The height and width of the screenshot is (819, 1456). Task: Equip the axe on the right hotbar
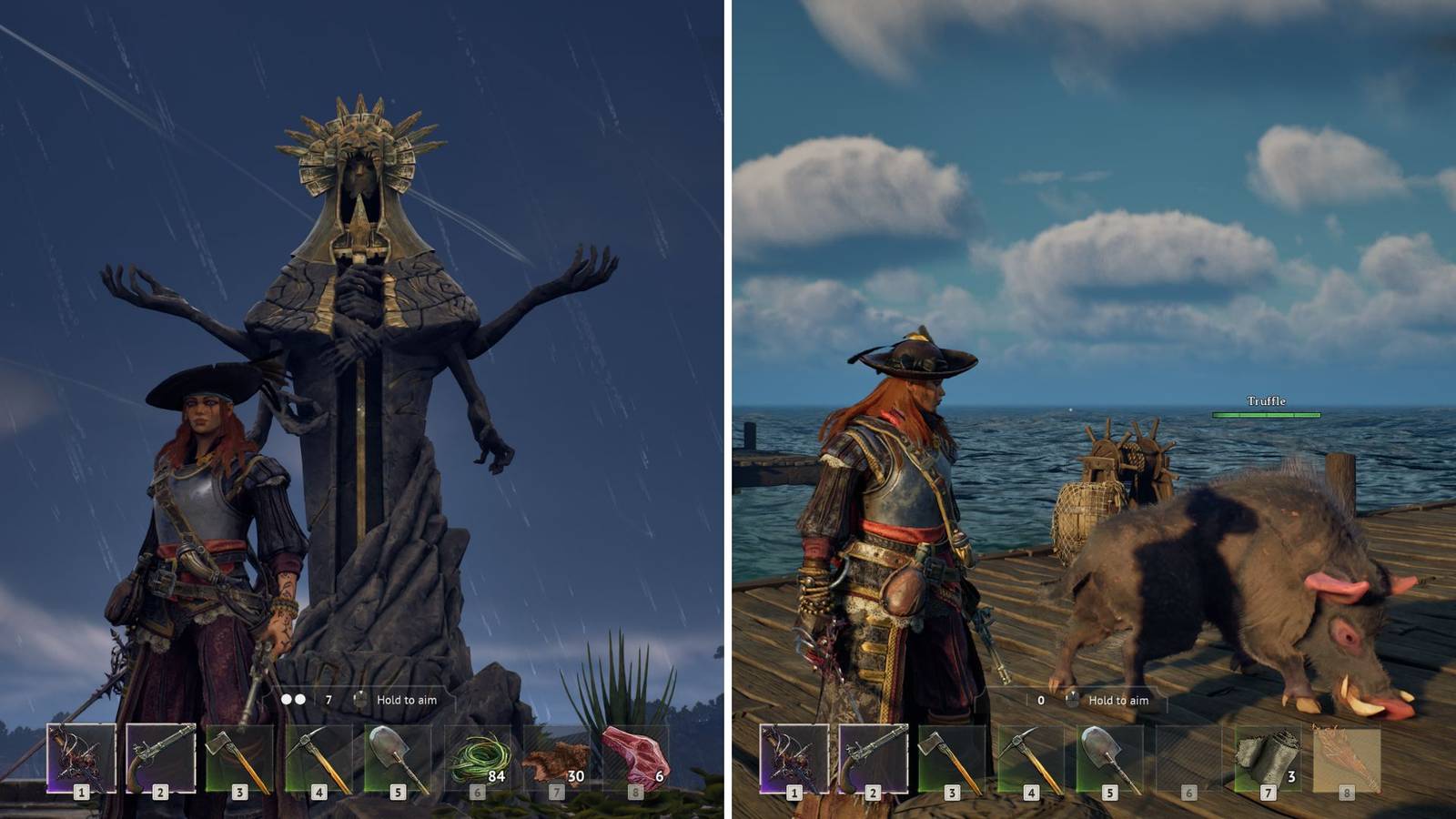point(953,755)
